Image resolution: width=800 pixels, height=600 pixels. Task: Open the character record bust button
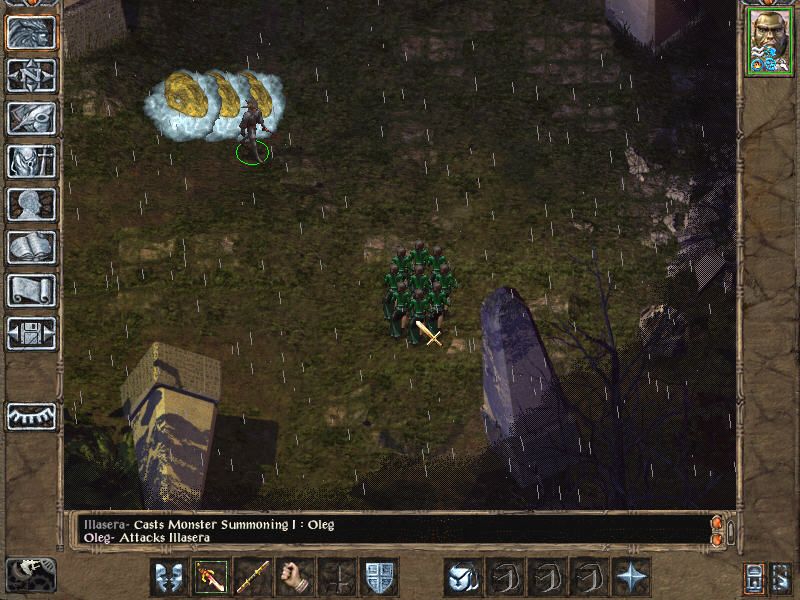pos(32,204)
